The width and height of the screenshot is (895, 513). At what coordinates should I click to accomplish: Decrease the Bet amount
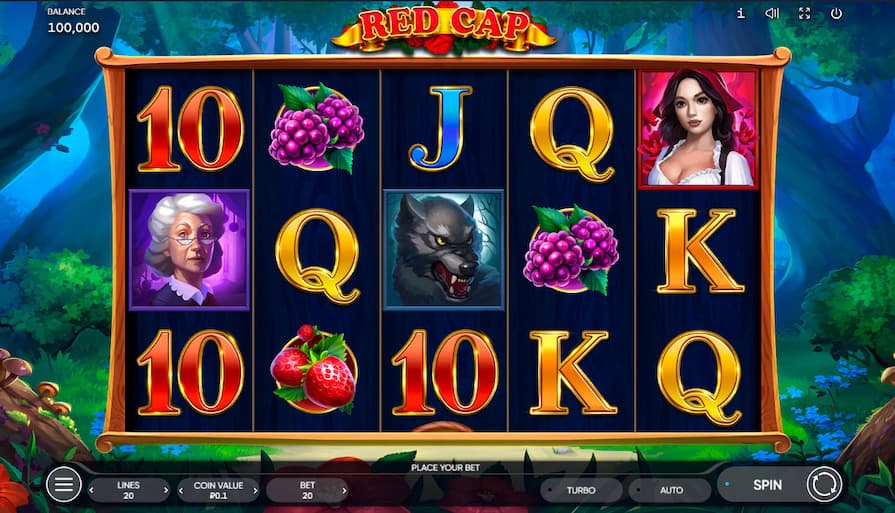tap(272, 490)
